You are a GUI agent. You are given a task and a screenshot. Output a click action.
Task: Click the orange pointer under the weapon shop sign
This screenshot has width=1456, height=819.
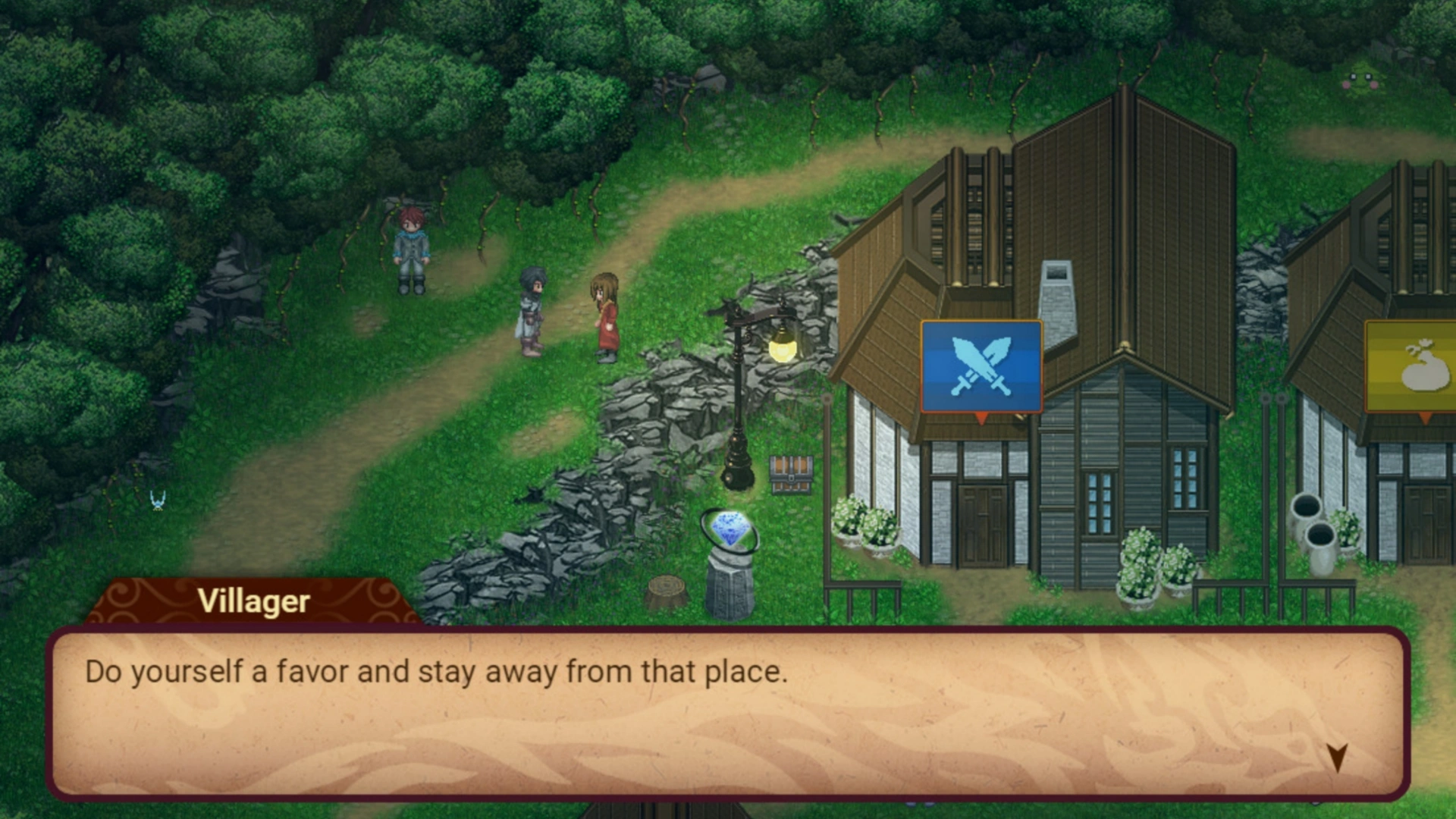tap(981, 419)
